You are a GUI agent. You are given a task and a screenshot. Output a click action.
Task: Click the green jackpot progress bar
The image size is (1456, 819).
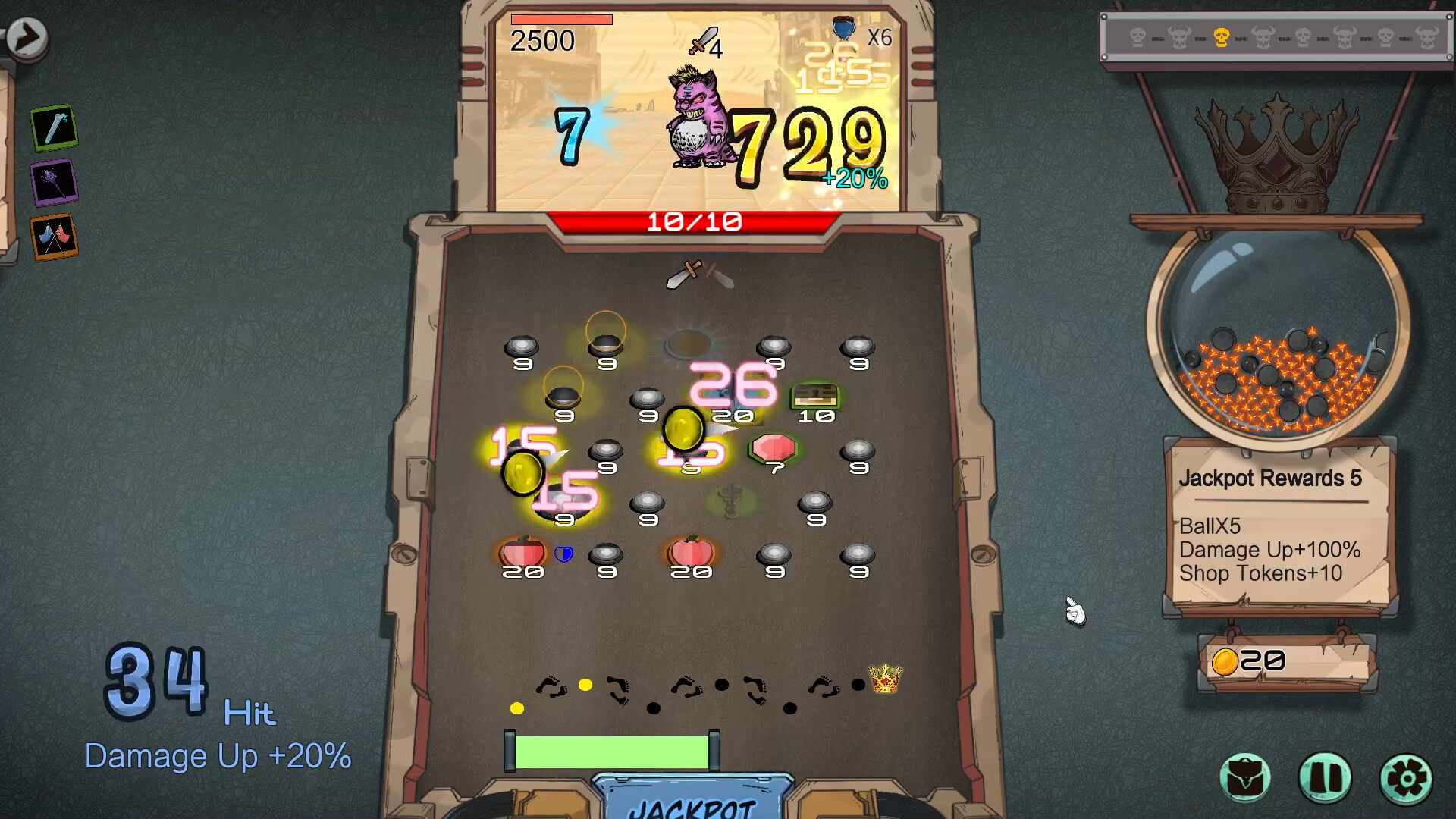coord(613,751)
